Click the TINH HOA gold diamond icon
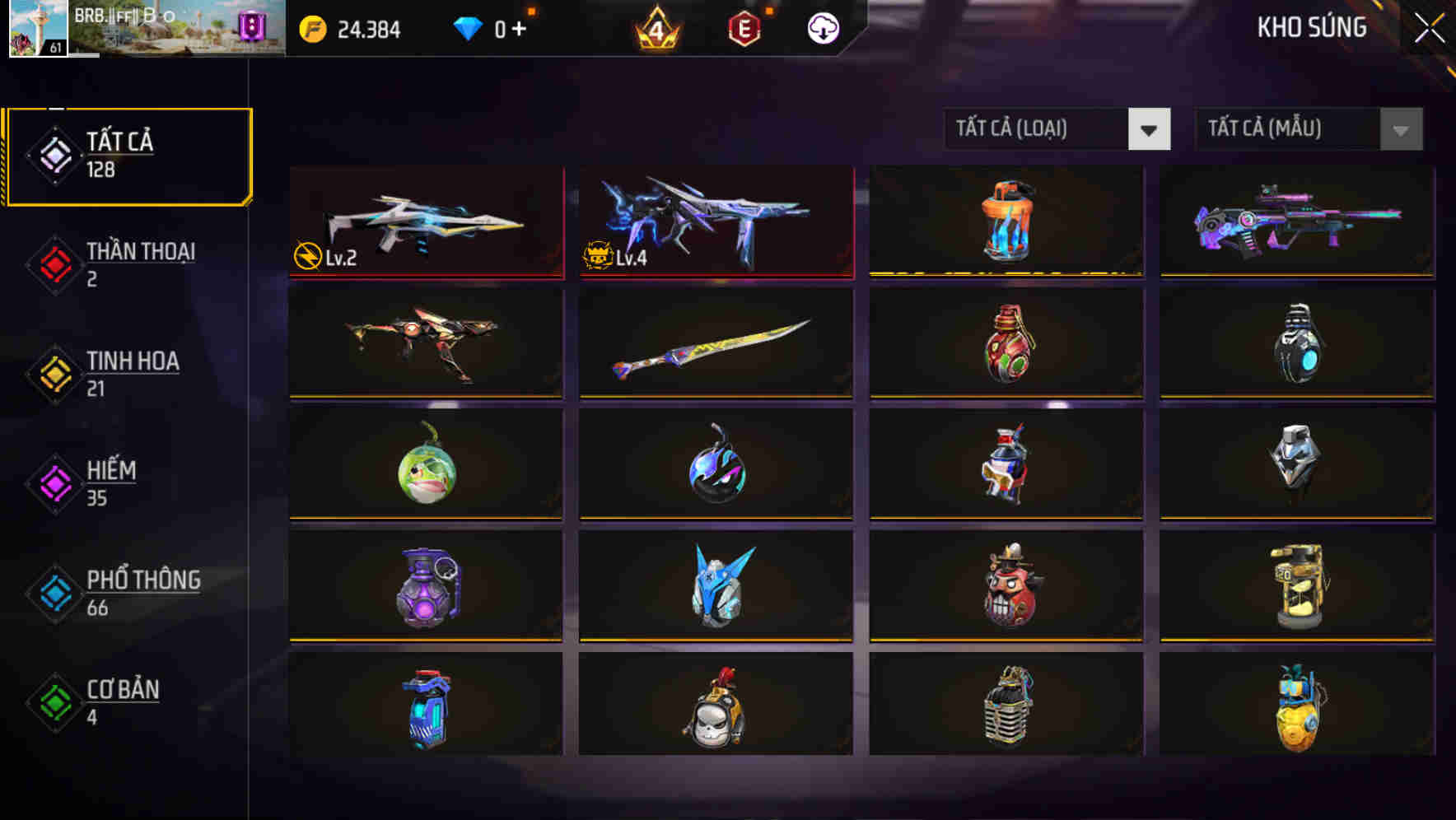 pyautogui.click(x=53, y=373)
